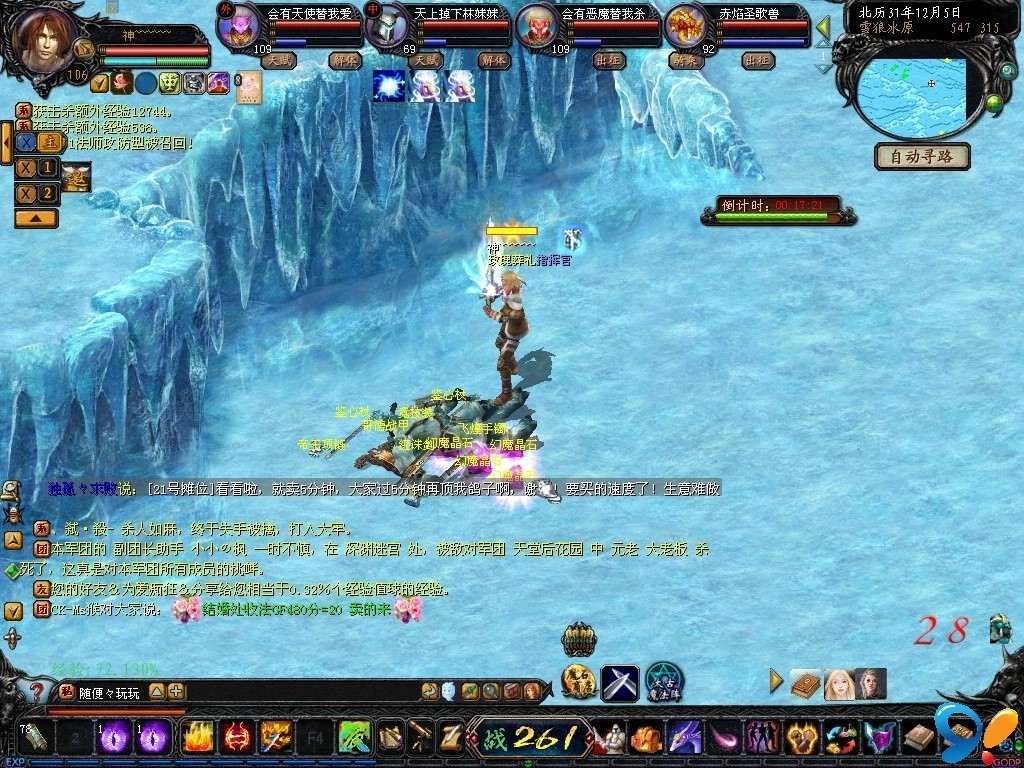Use the lightning Z skill slot
Image resolution: width=1024 pixels, height=768 pixels.
(450, 738)
